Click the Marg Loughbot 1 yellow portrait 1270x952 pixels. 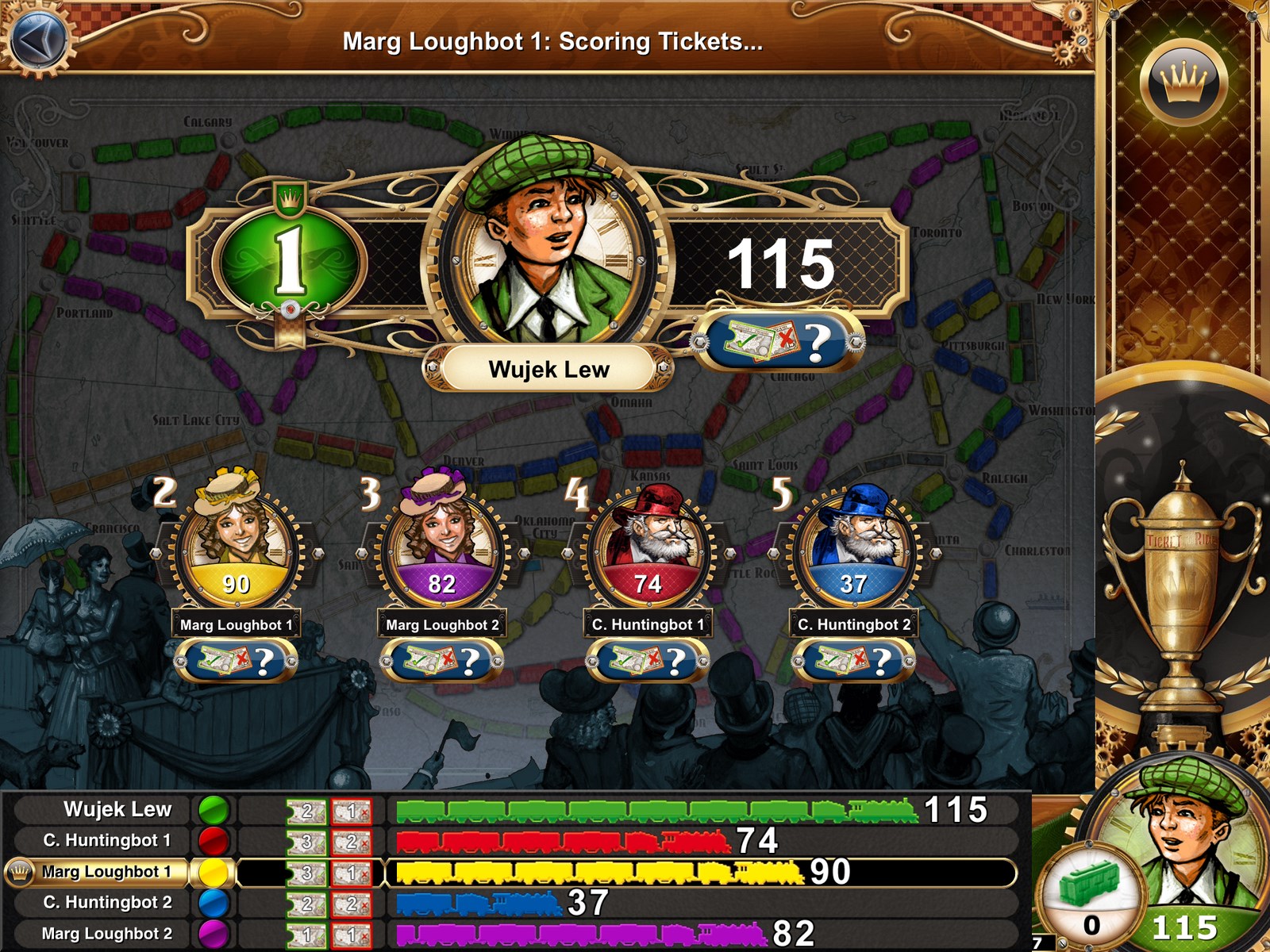tap(236, 539)
